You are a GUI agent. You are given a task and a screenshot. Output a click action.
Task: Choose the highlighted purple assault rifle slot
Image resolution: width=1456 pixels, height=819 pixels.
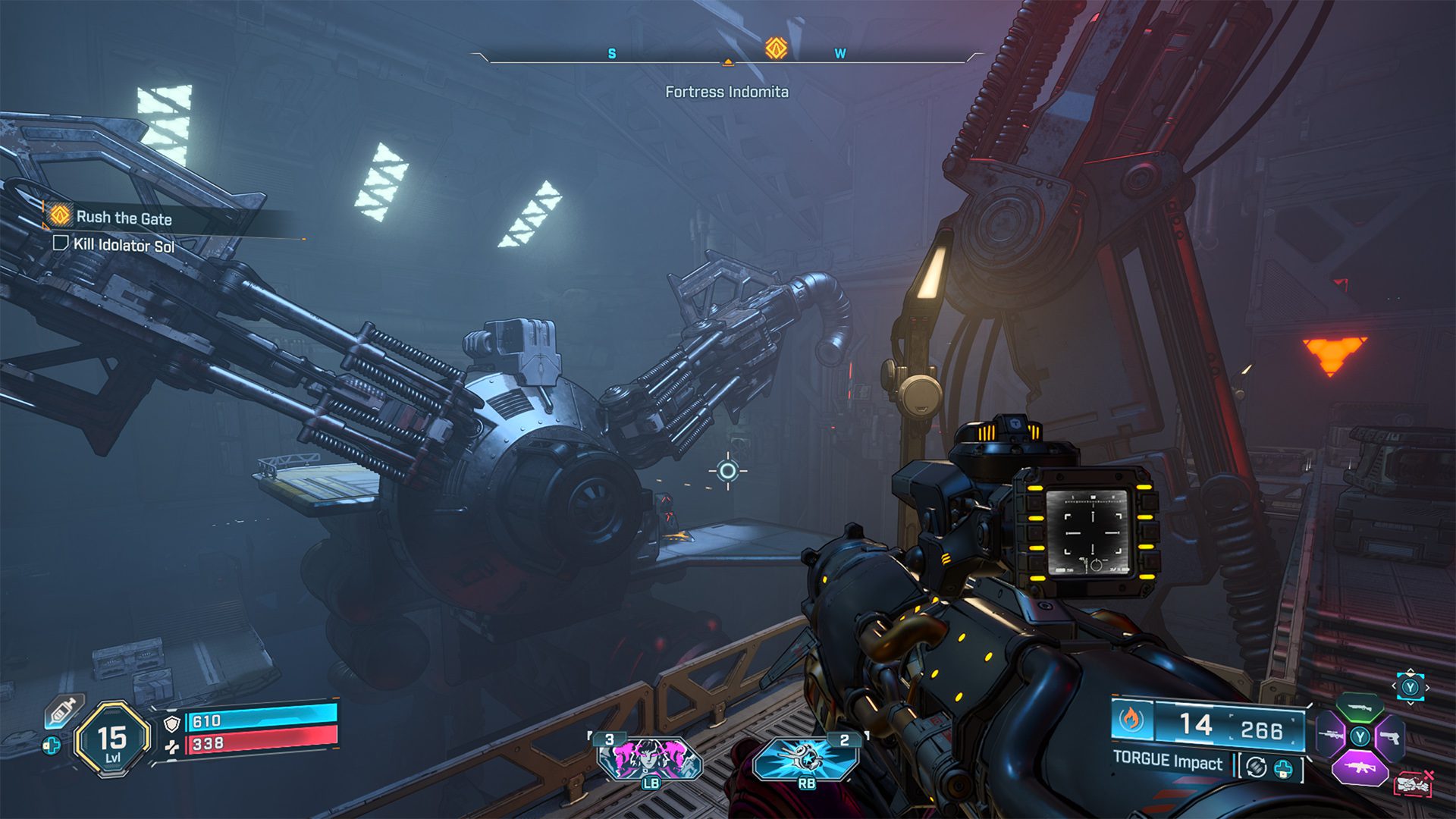(1359, 767)
